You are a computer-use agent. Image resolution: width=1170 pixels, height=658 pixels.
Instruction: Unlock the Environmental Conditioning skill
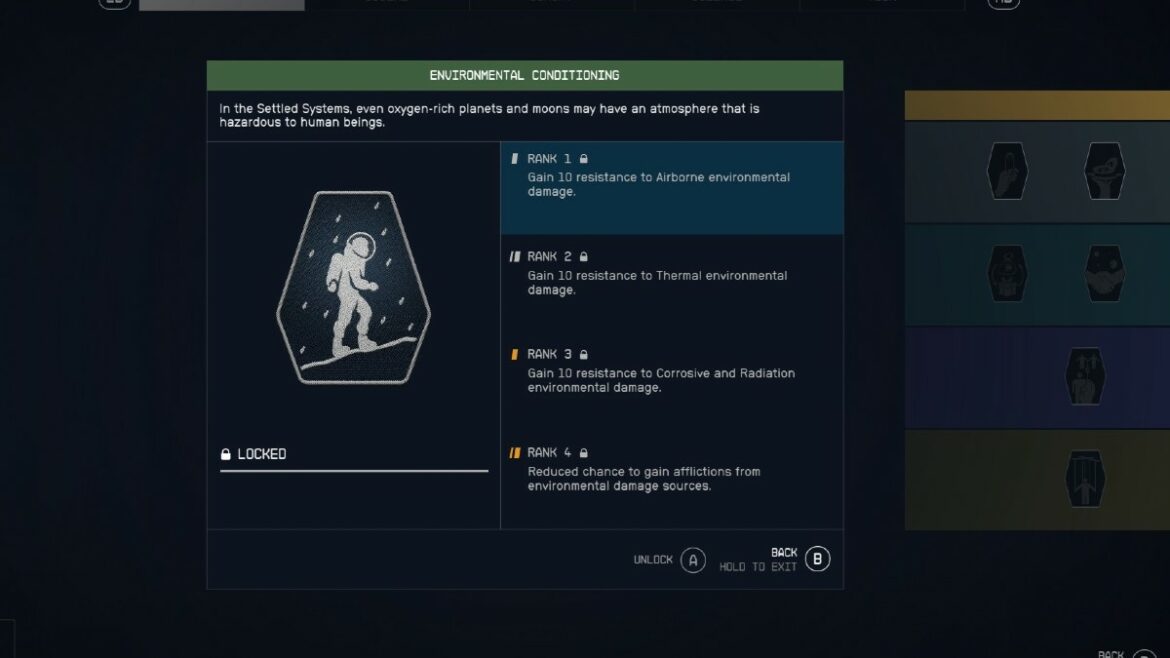click(x=693, y=560)
